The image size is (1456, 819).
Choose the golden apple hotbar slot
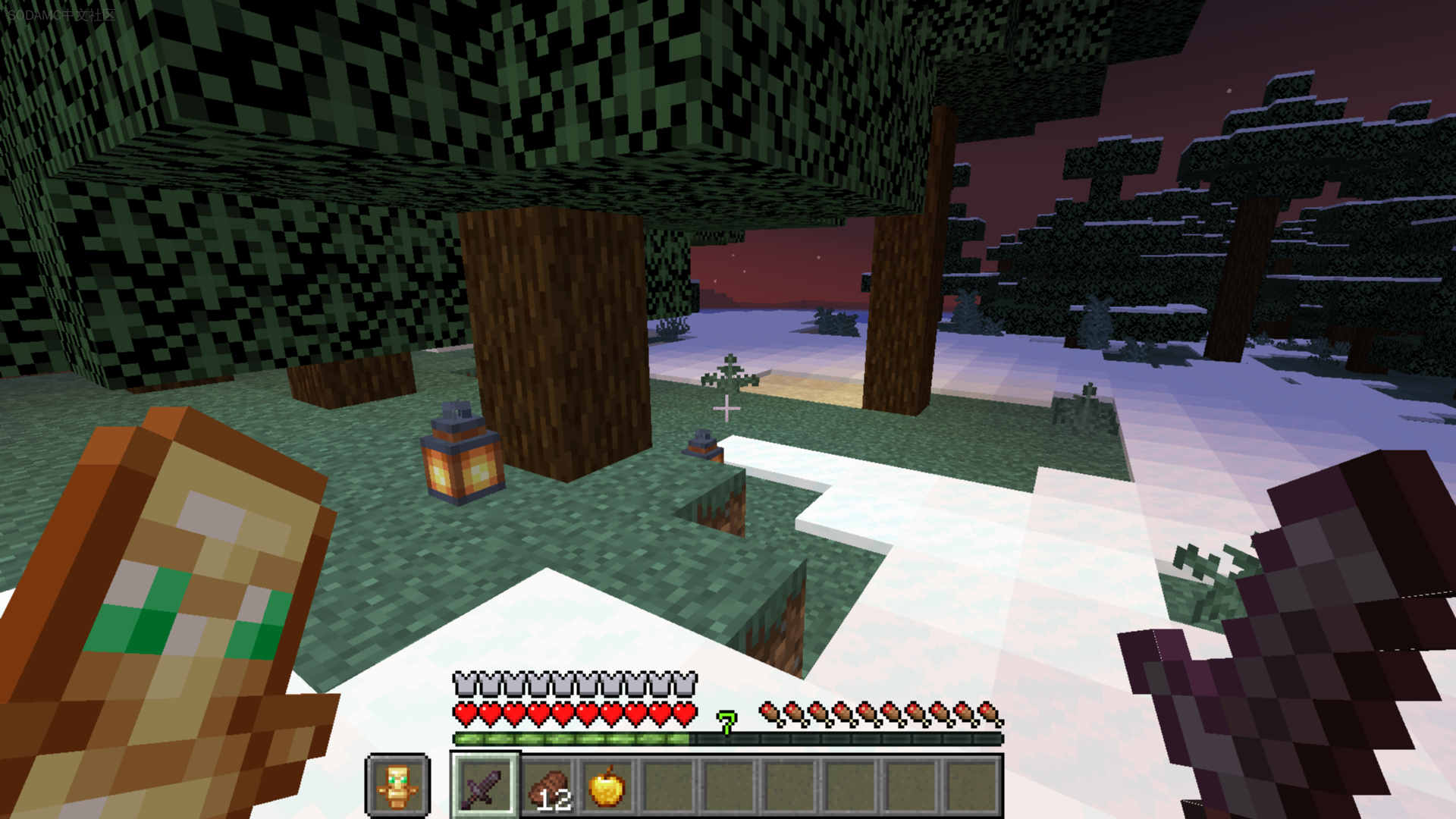[607, 786]
